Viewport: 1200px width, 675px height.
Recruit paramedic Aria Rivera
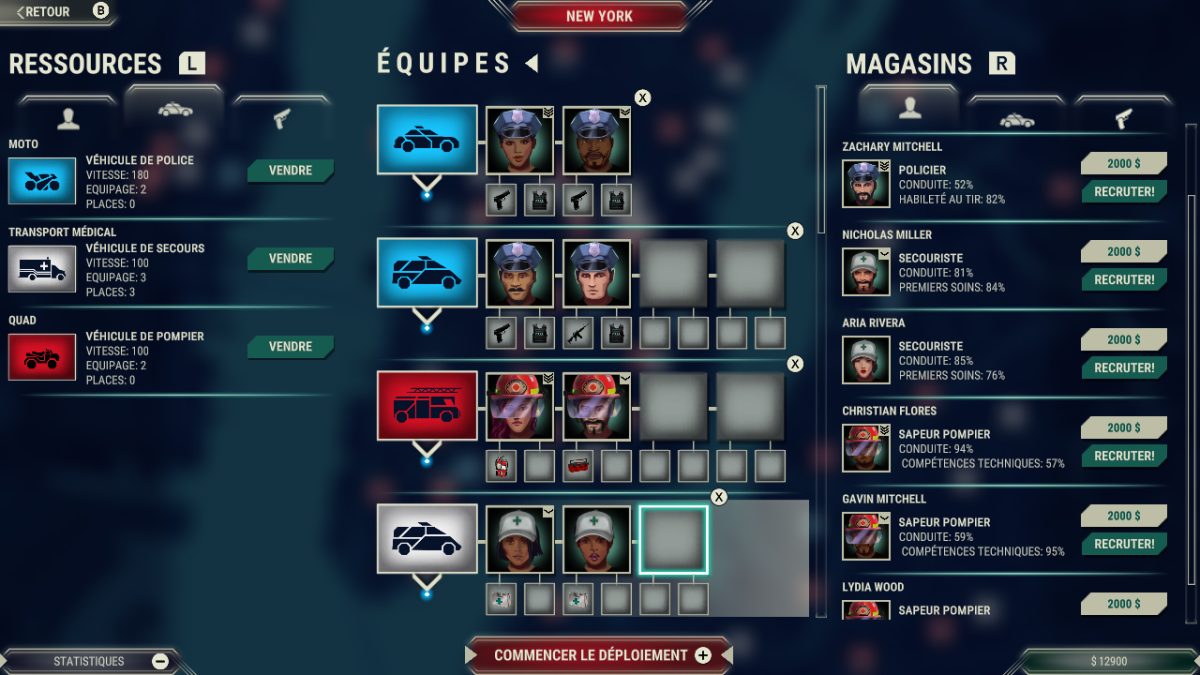(1124, 368)
